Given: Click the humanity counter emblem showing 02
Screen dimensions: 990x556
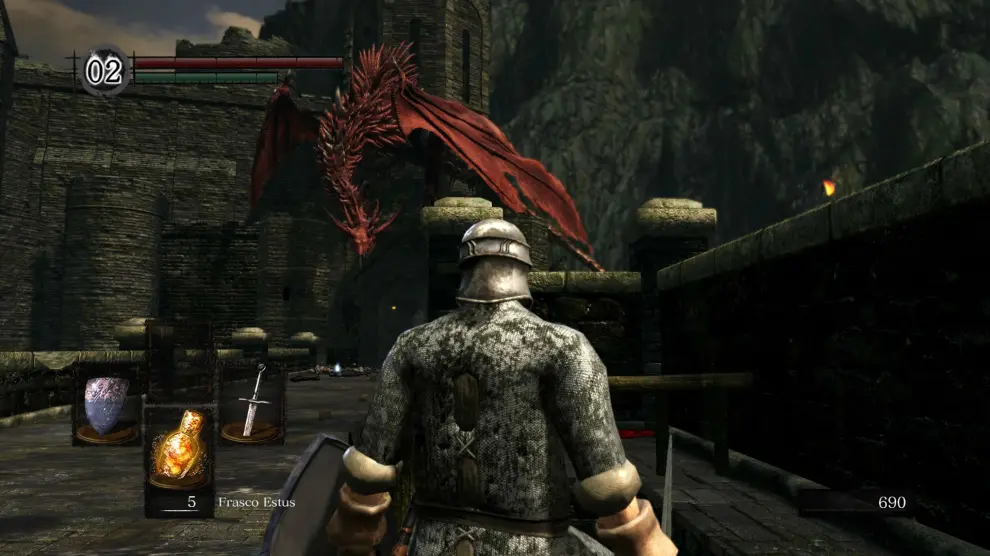Looking at the screenshot, I should click(x=104, y=71).
